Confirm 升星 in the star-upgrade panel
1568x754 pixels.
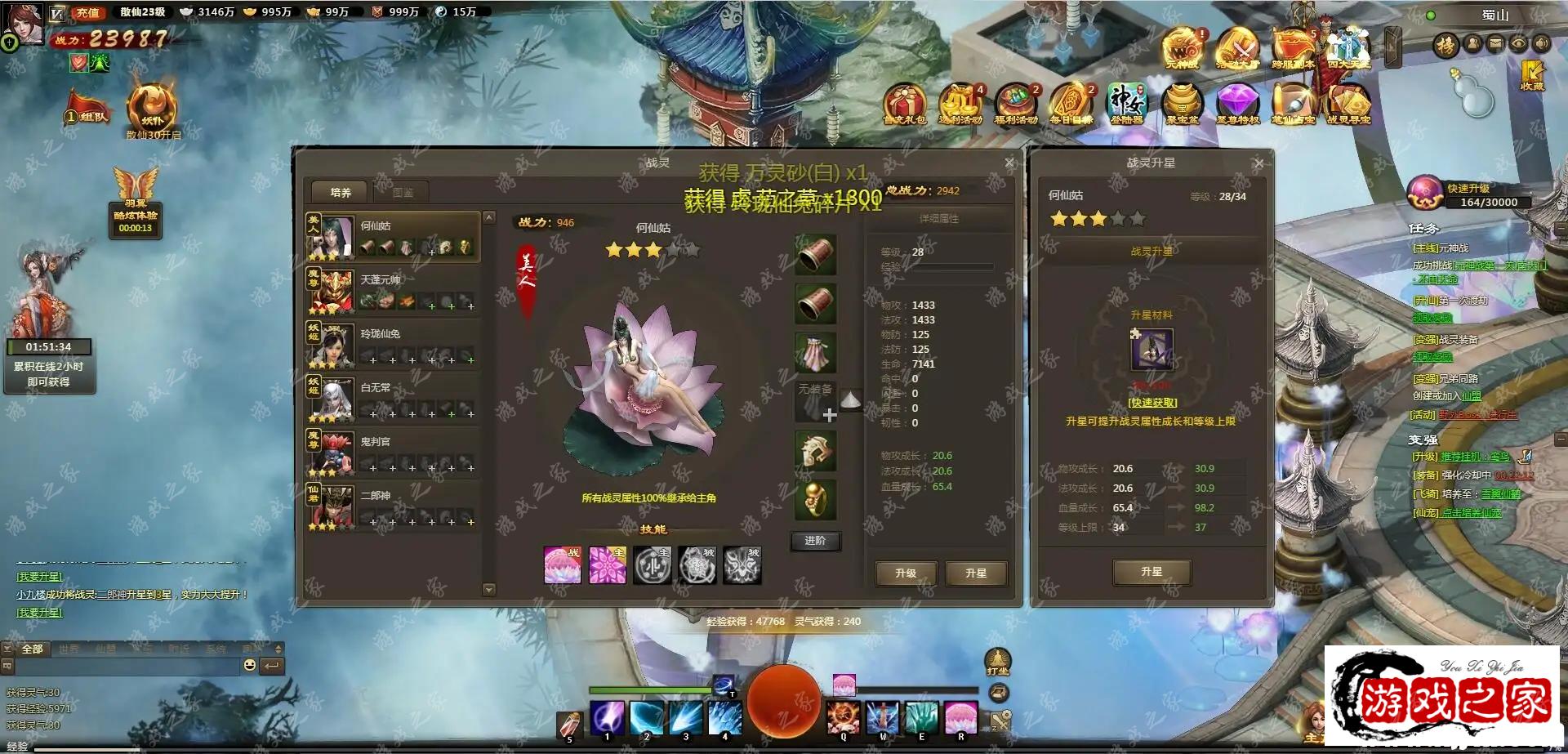point(1151,572)
